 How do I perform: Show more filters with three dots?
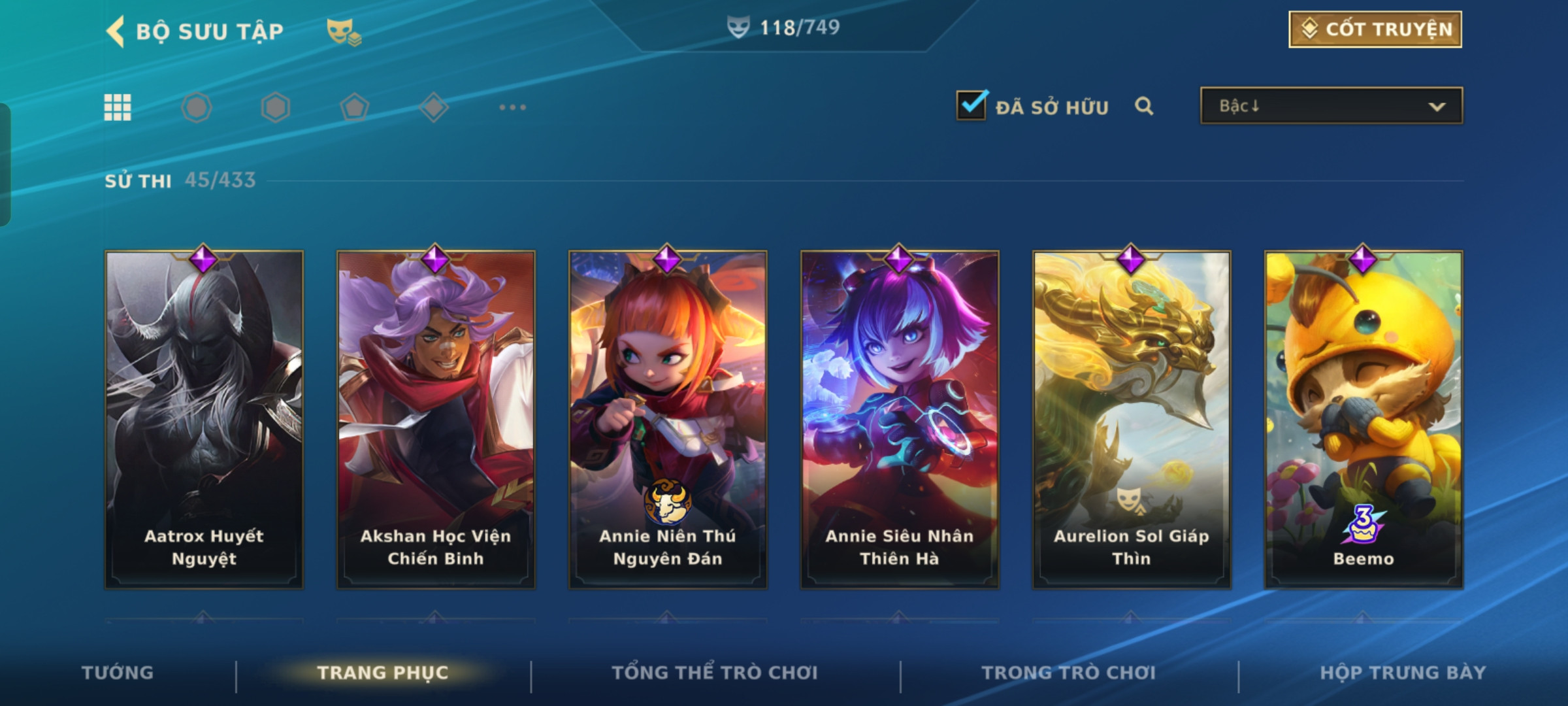(x=512, y=107)
